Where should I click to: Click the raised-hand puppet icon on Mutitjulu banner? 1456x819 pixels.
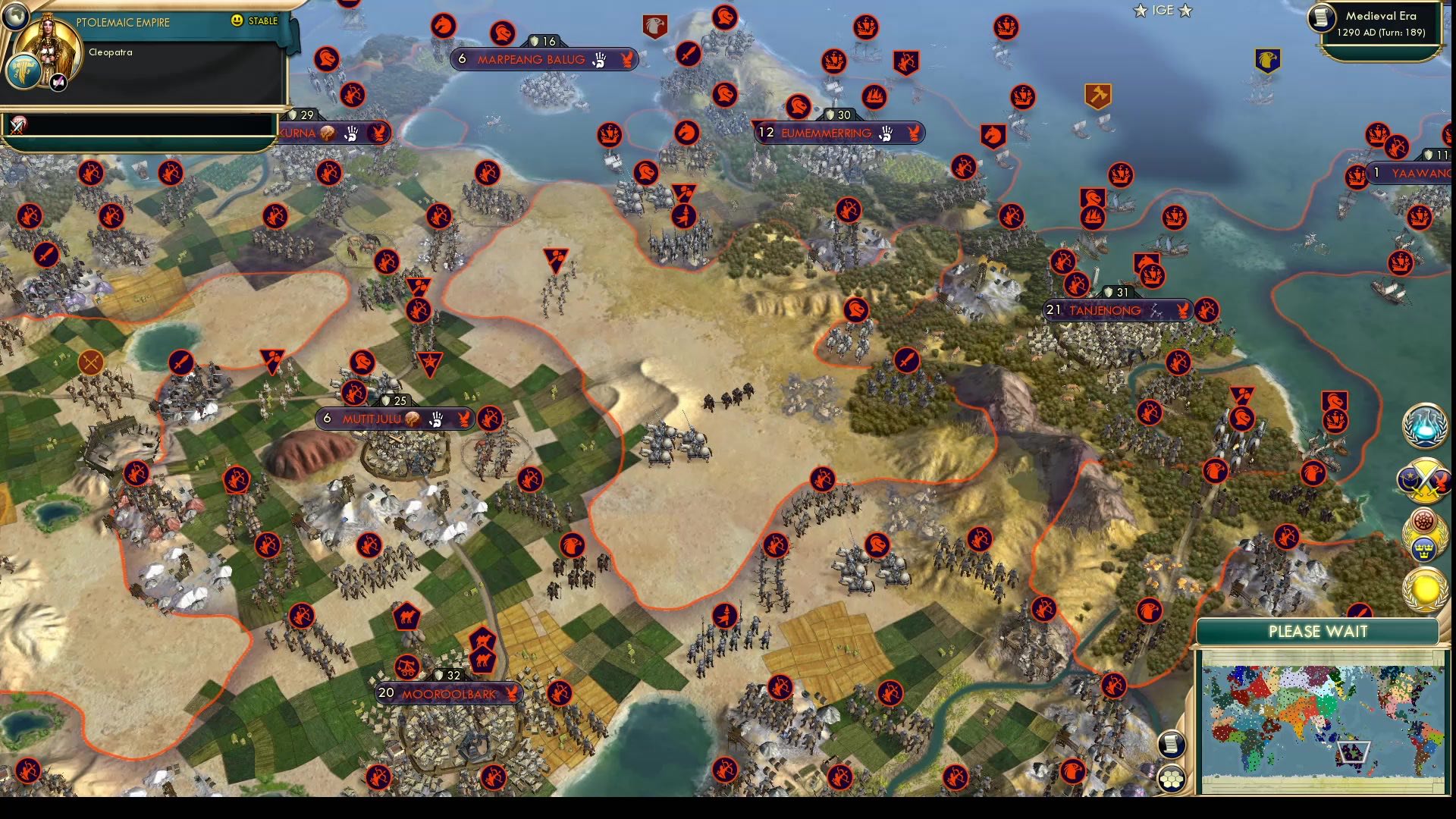438,418
